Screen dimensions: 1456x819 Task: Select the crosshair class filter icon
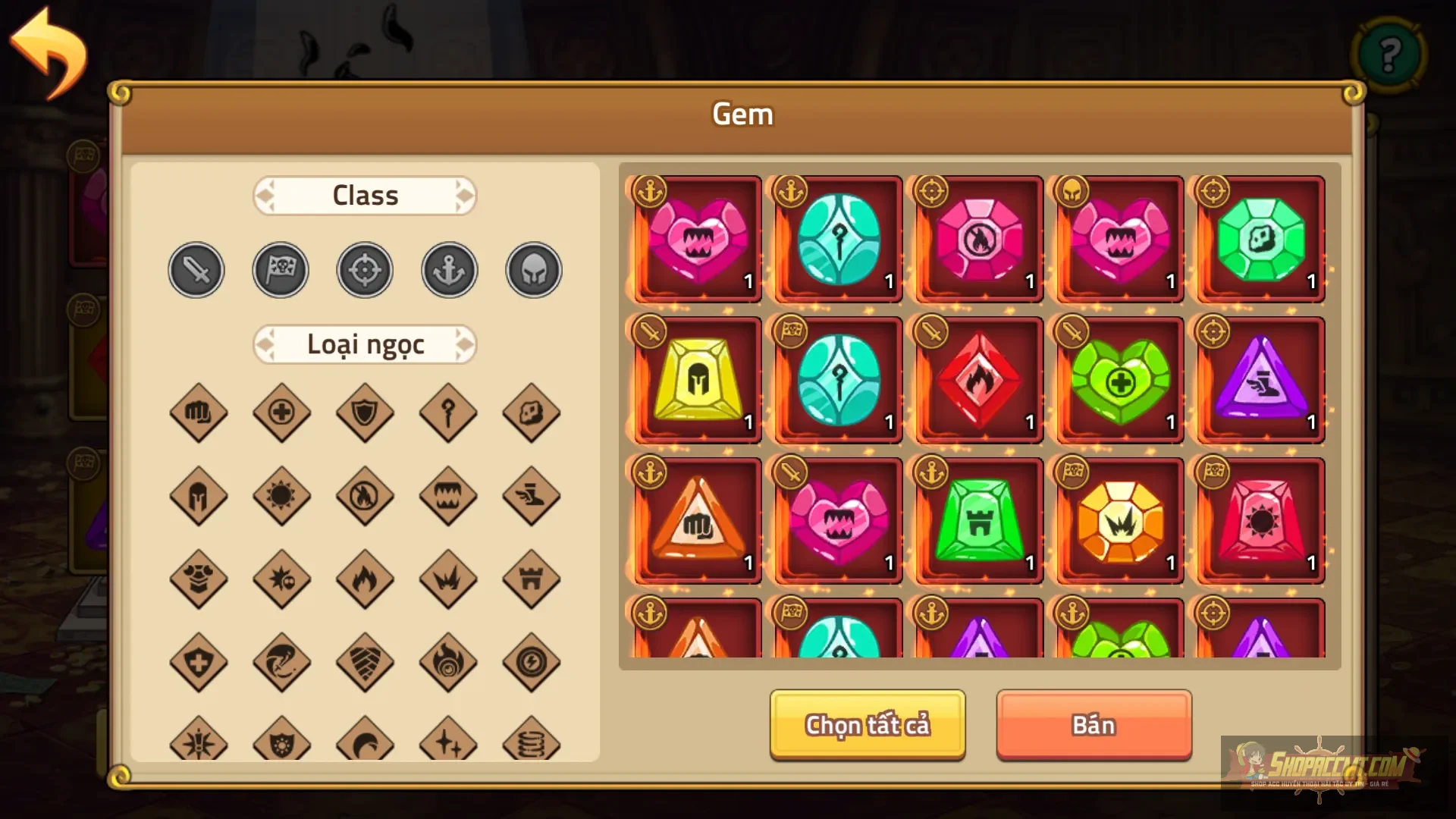coord(364,269)
